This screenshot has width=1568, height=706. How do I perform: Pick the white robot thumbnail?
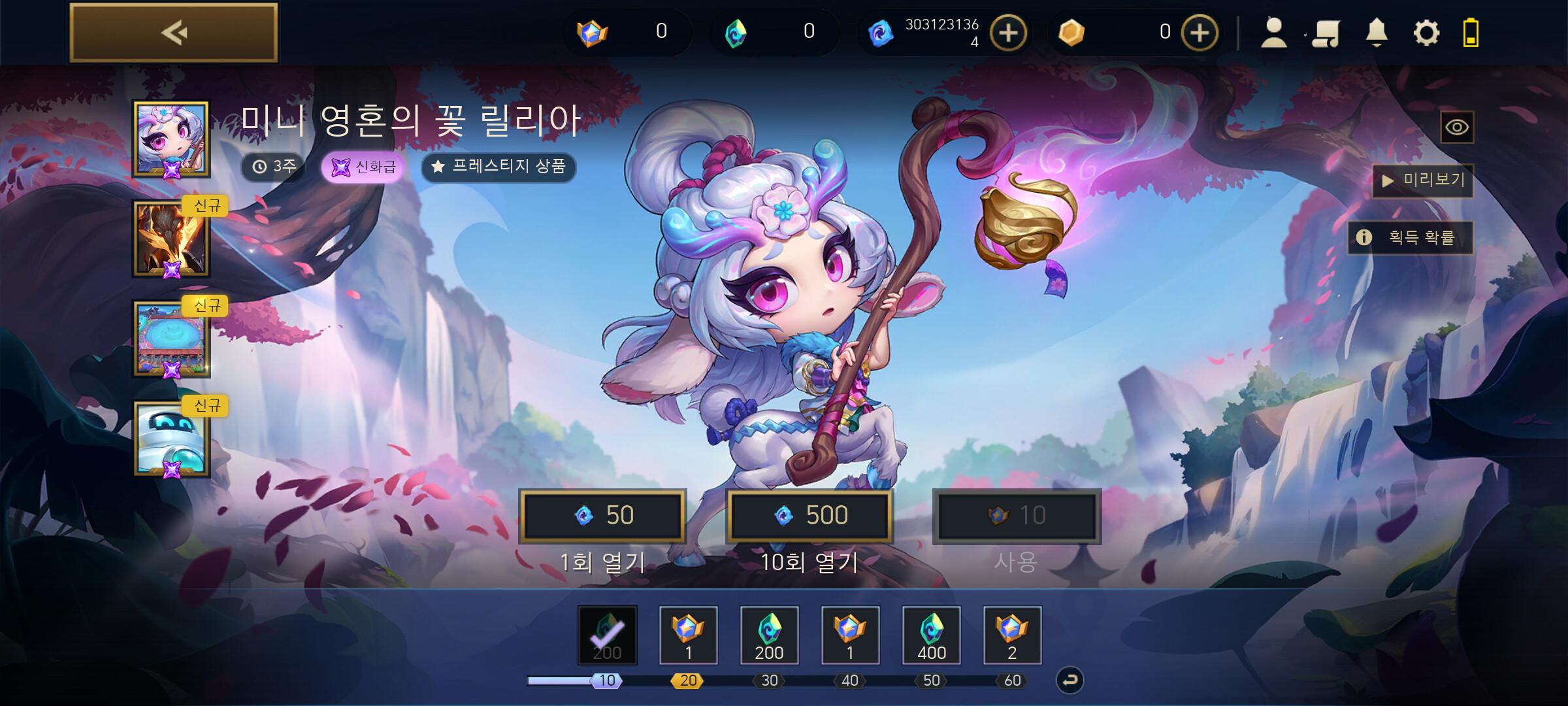(x=171, y=438)
